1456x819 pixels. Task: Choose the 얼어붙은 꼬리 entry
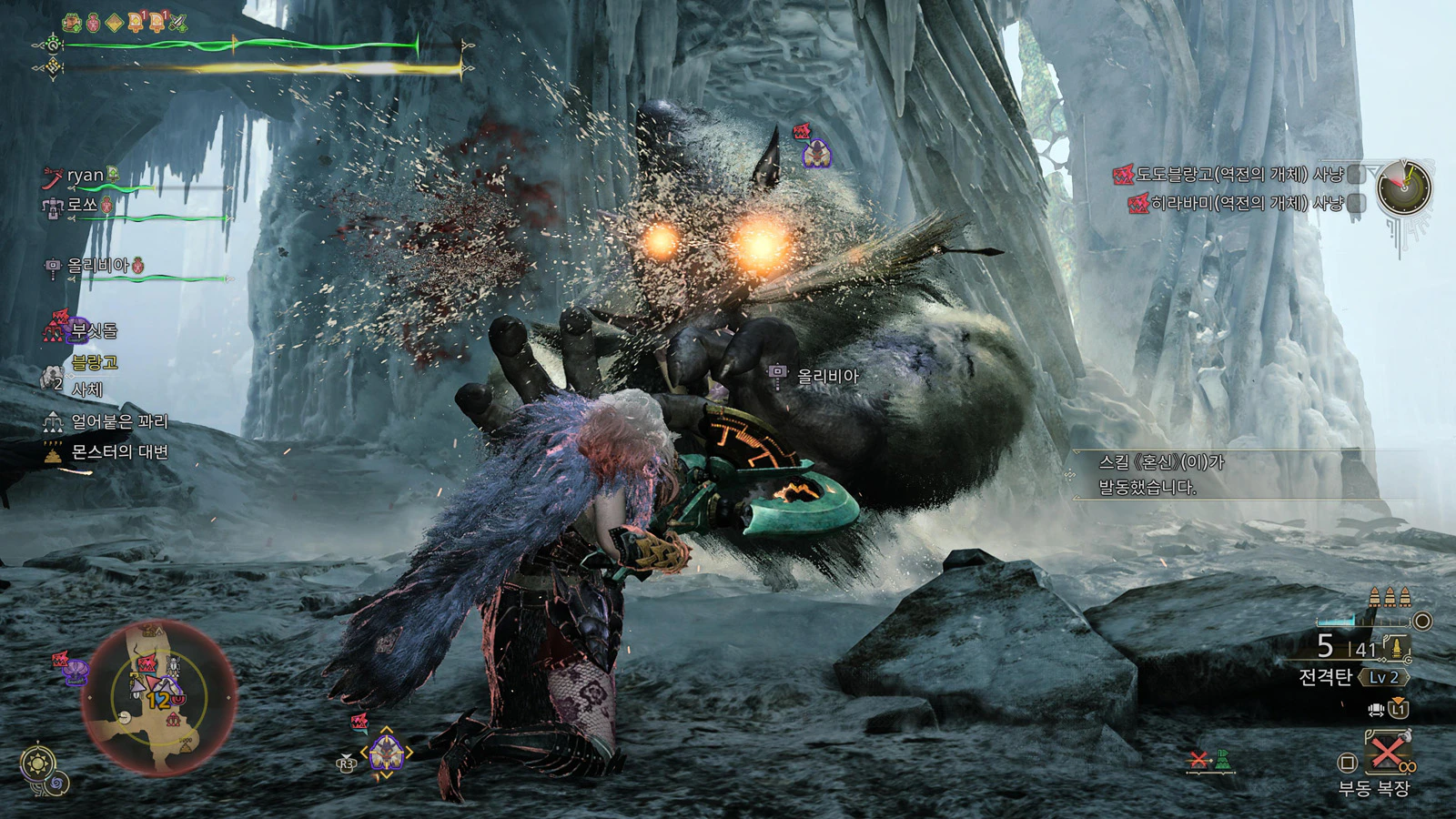(118, 421)
